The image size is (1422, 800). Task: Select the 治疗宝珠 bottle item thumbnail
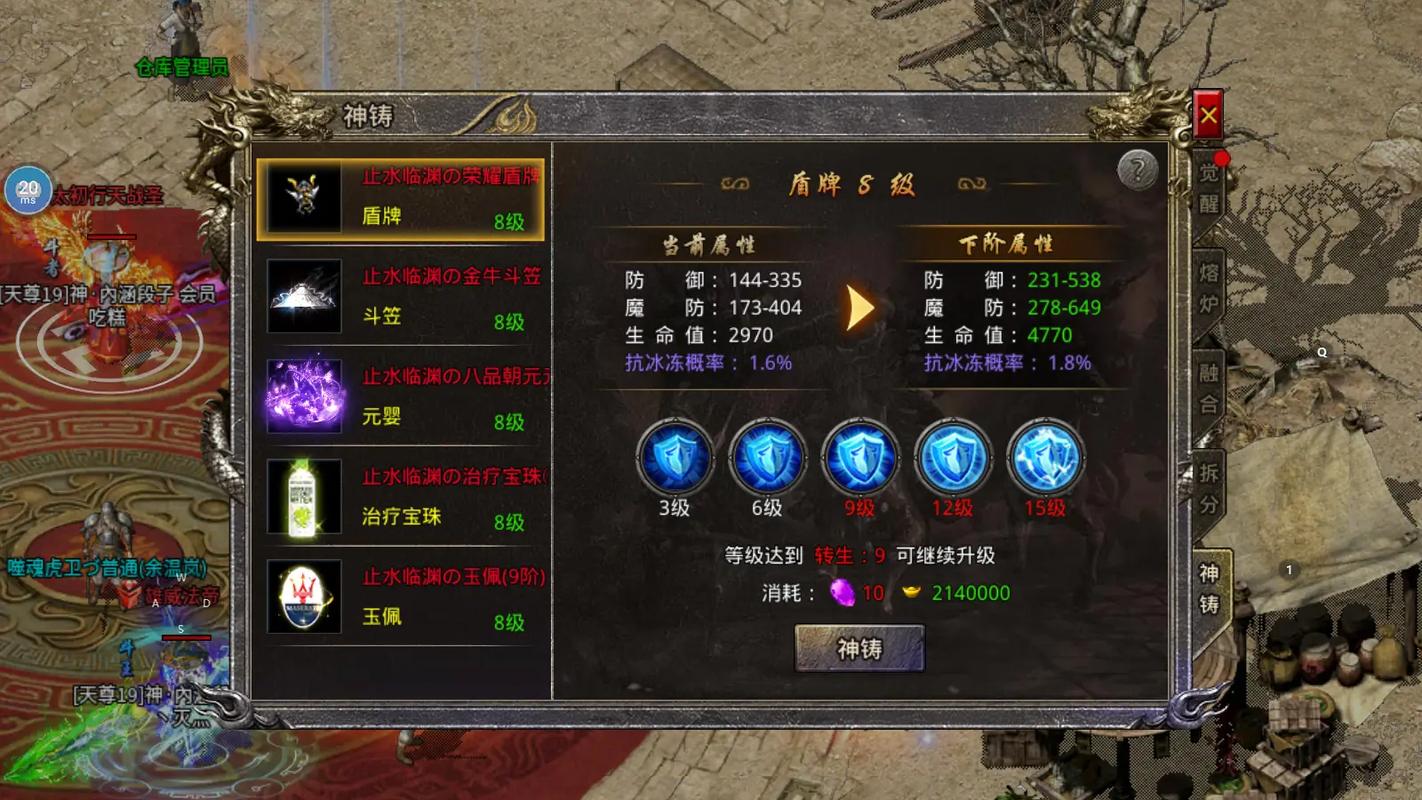[x=303, y=497]
